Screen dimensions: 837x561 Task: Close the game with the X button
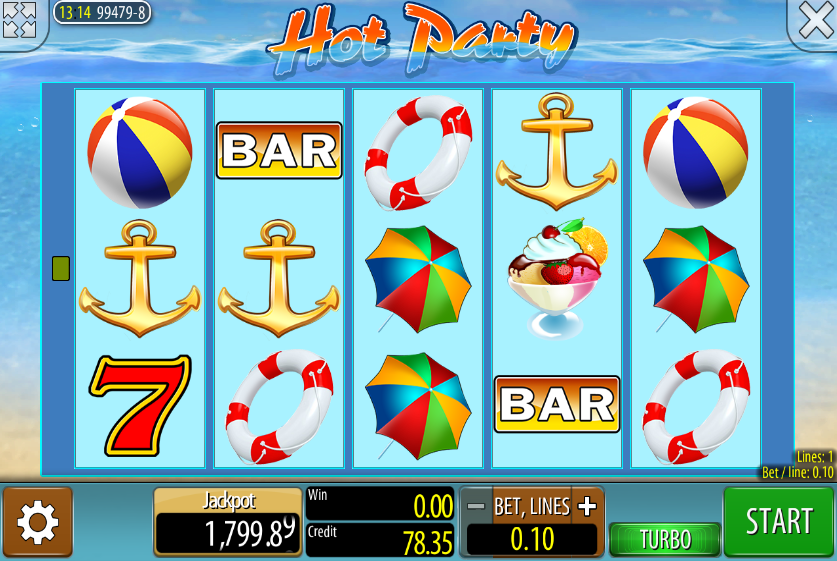[x=814, y=21]
